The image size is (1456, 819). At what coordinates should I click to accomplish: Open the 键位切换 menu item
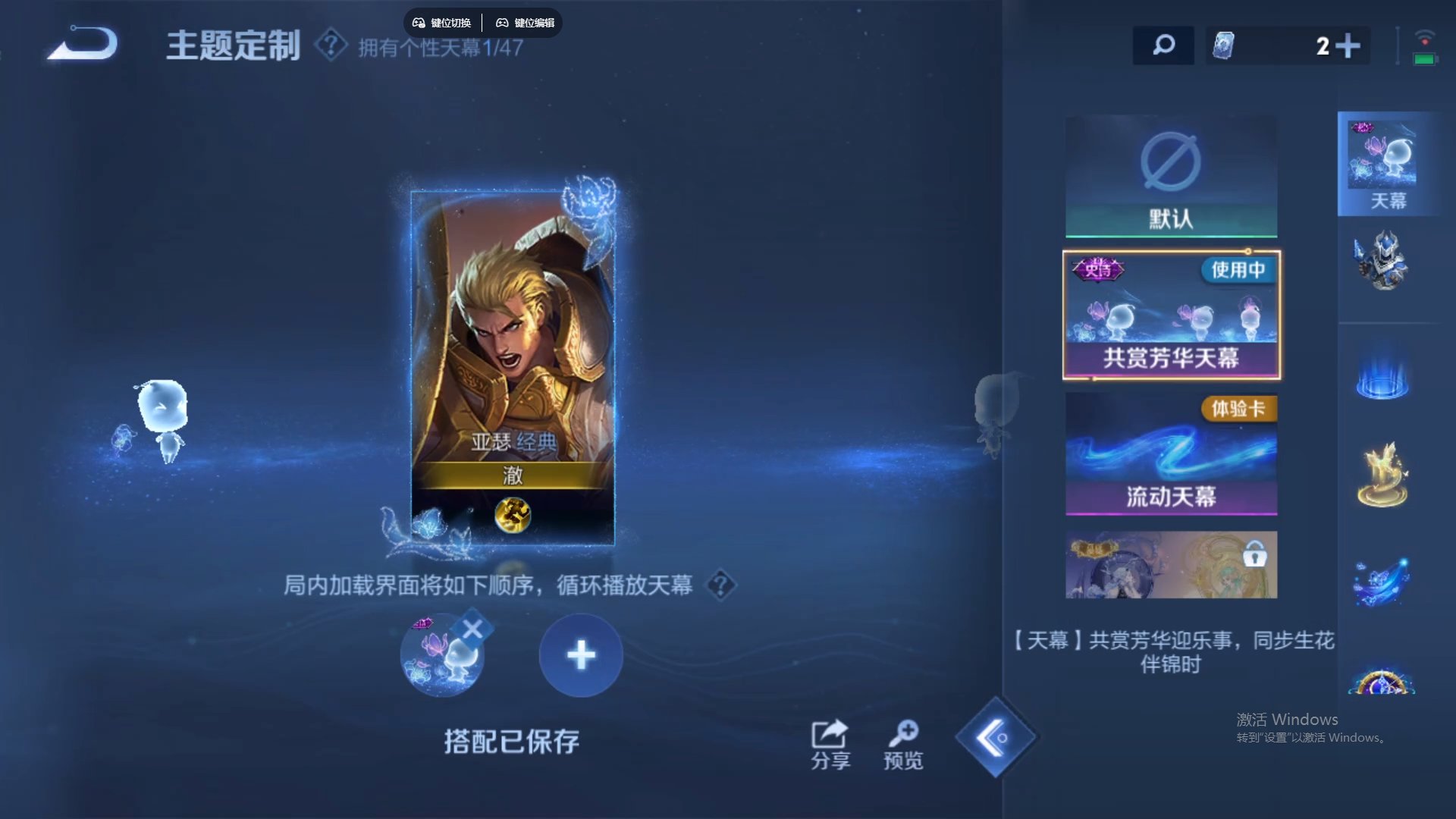coord(441,22)
